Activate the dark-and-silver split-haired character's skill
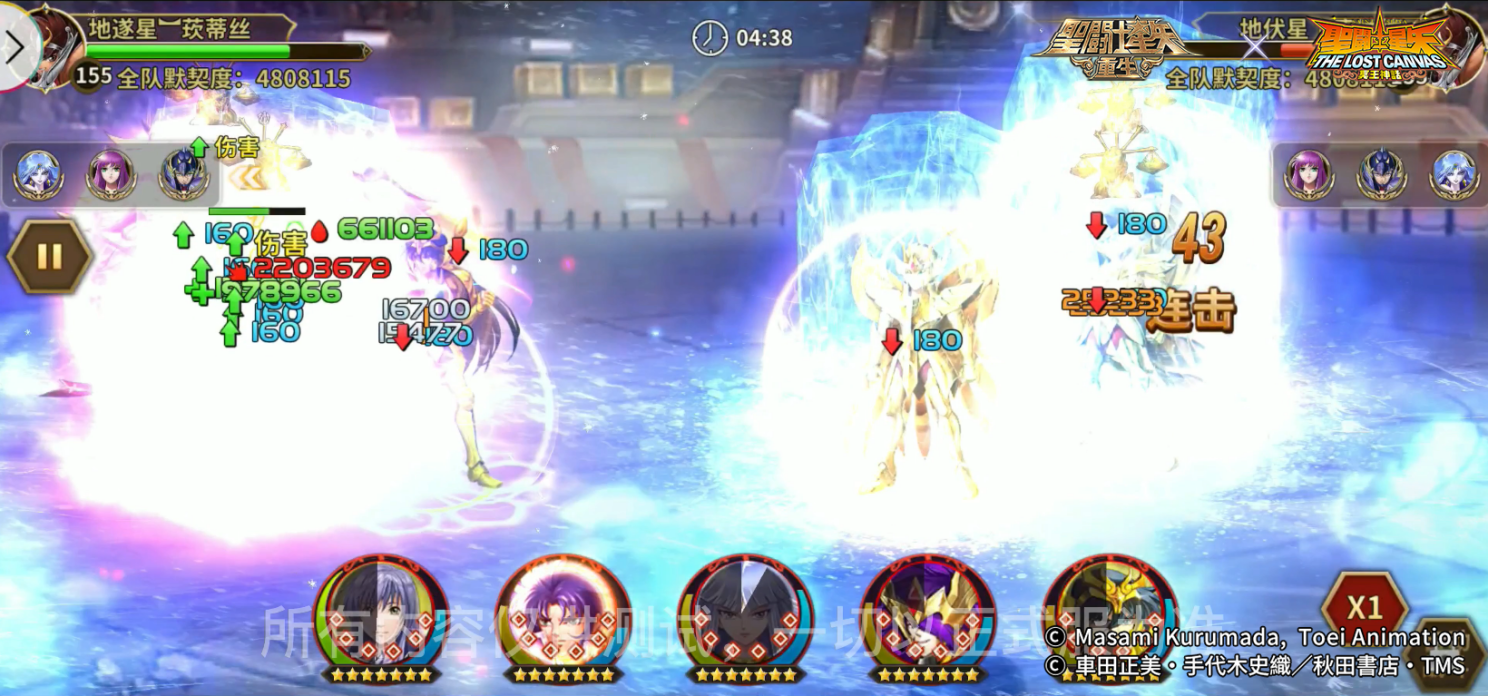 click(x=380, y=612)
